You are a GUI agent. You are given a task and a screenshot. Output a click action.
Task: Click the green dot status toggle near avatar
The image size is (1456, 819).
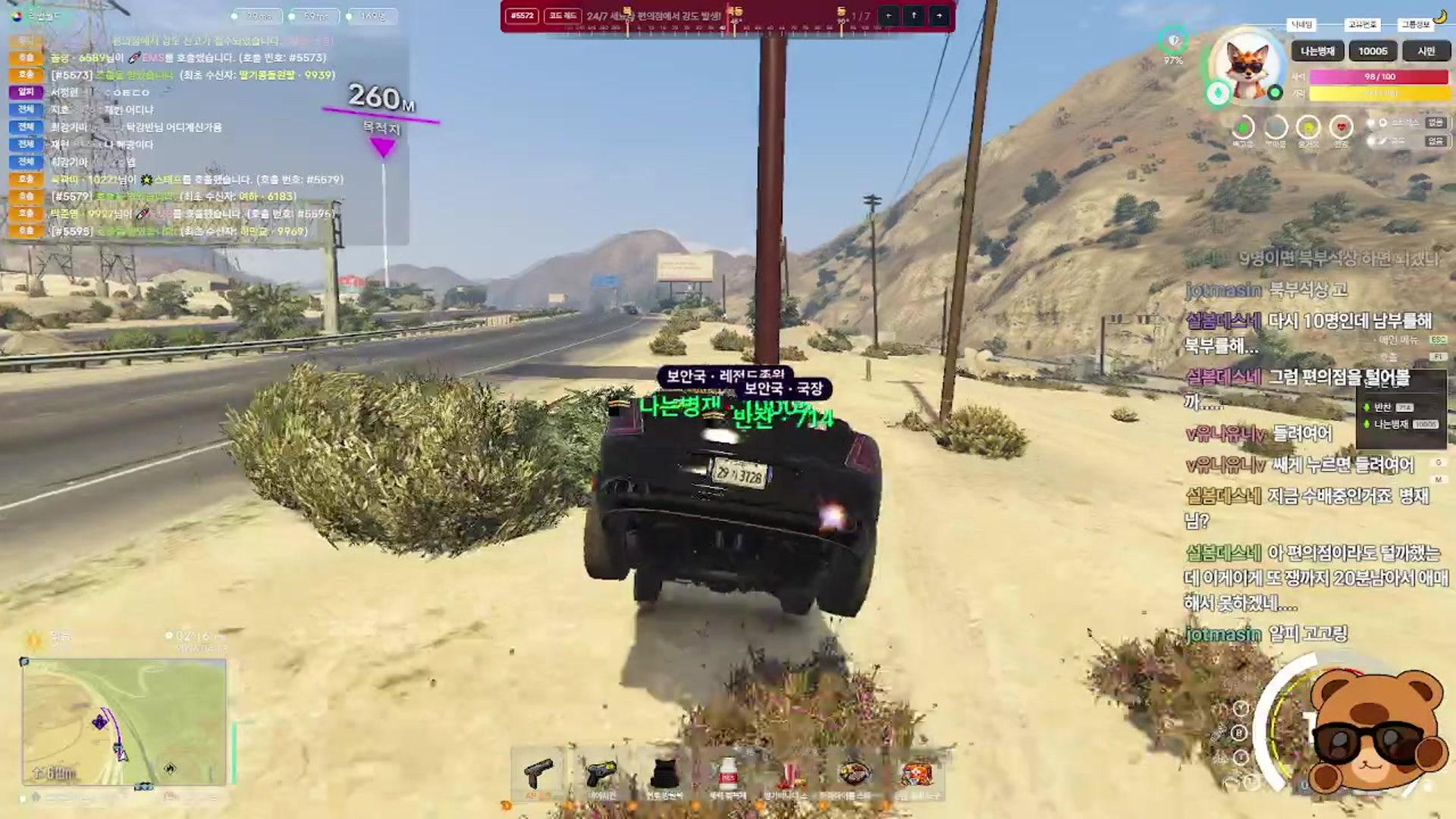[x=1276, y=92]
